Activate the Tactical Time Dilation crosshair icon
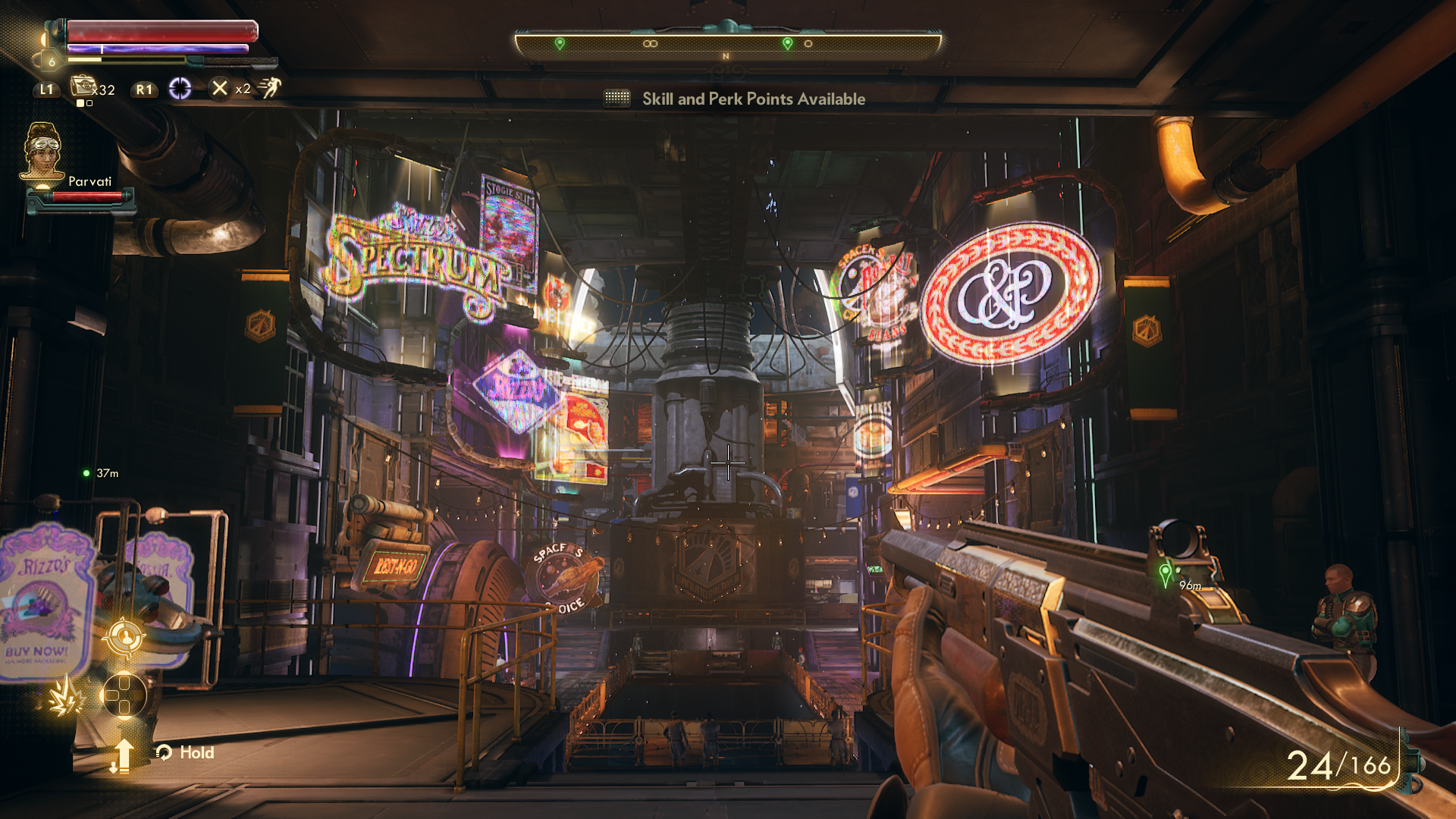 (x=180, y=89)
